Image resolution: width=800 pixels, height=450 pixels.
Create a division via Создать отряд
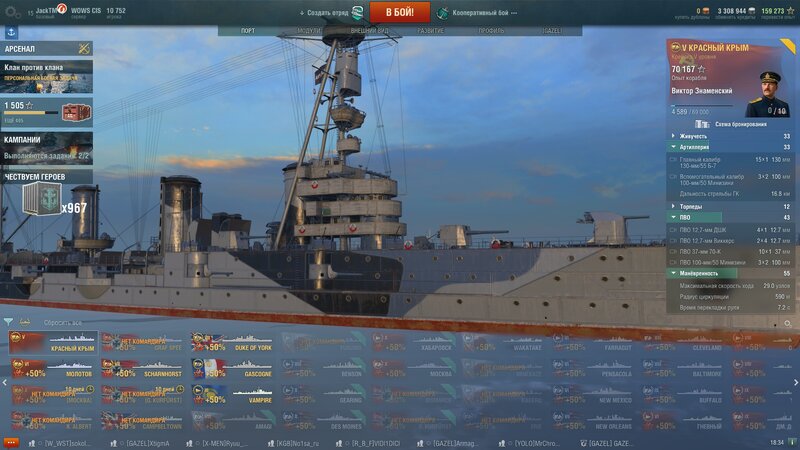tap(325, 13)
